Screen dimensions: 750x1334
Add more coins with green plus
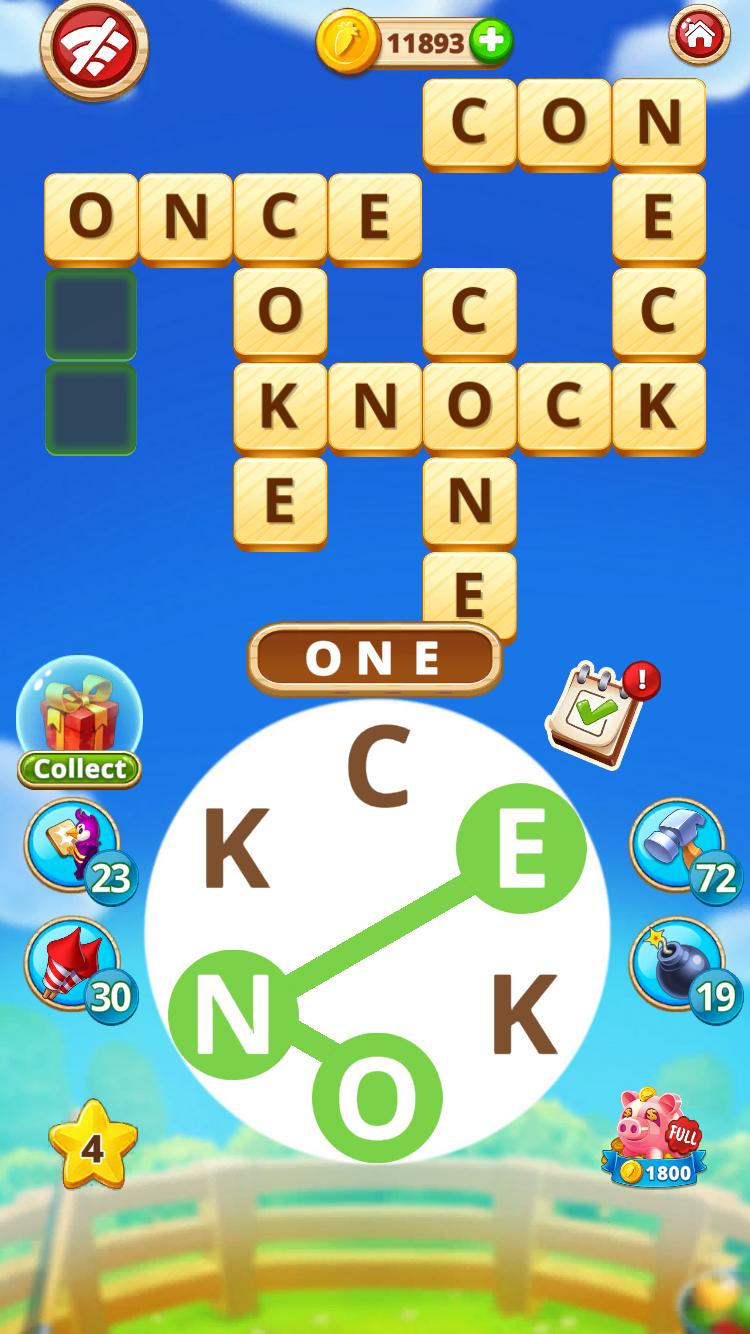491,42
